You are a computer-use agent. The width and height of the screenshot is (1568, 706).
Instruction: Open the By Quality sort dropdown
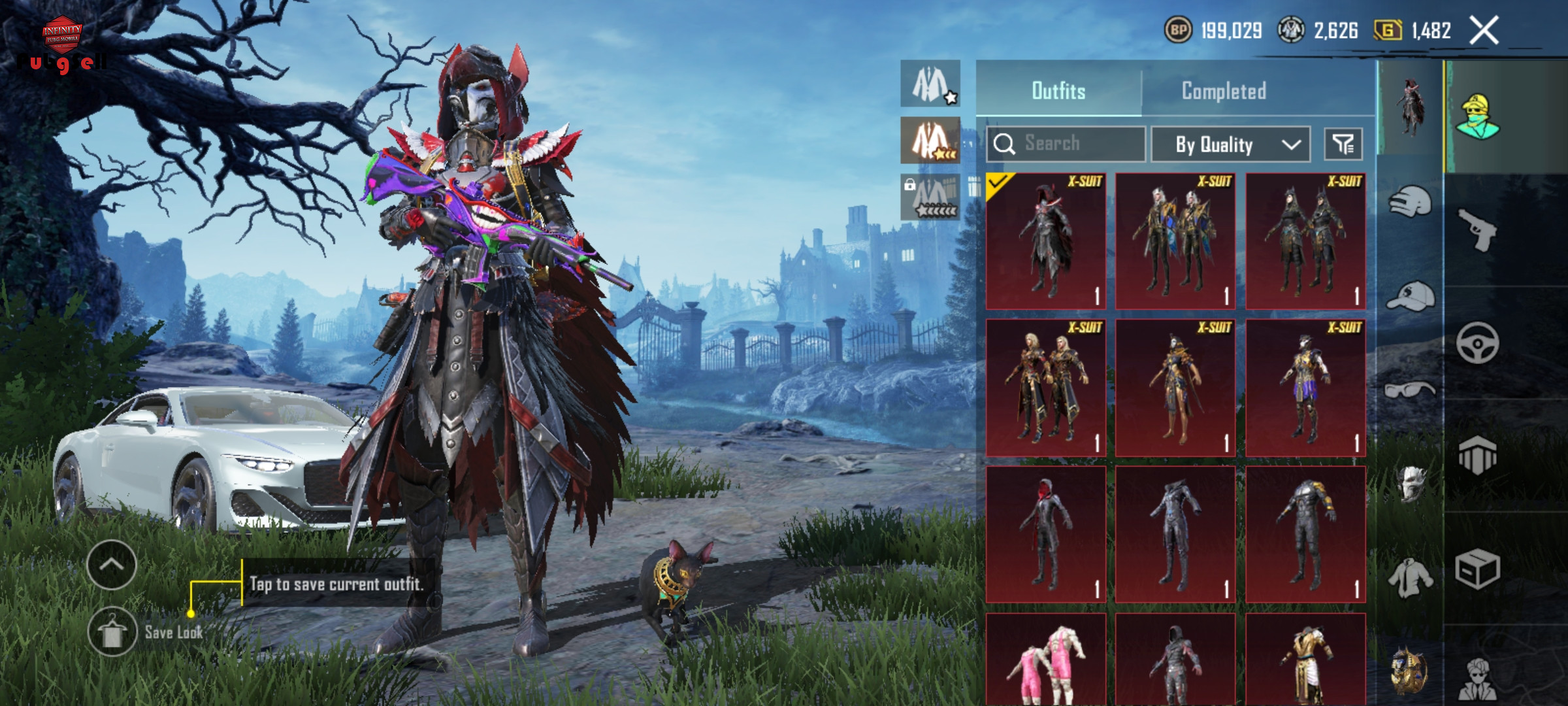(1230, 144)
